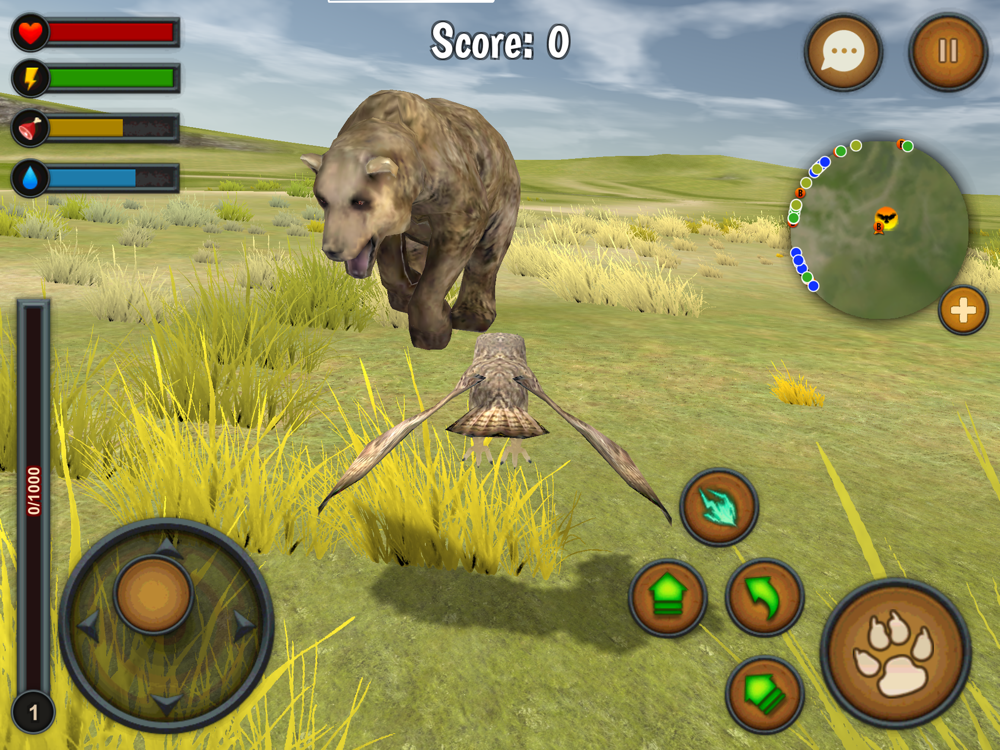This screenshot has width=1000, height=750.
Task: Pause the game
Action: pyautogui.click(x=947, y=52)
